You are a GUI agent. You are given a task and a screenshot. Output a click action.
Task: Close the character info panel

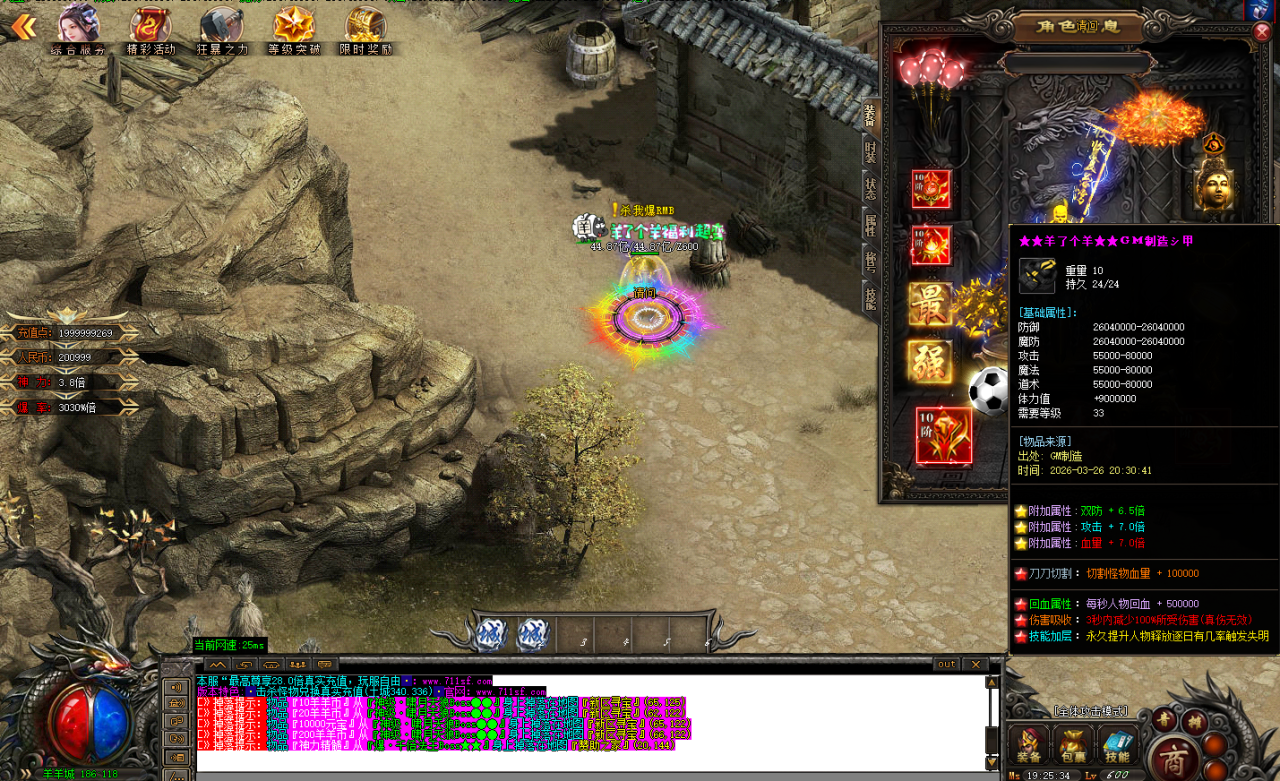point(1261,31)
